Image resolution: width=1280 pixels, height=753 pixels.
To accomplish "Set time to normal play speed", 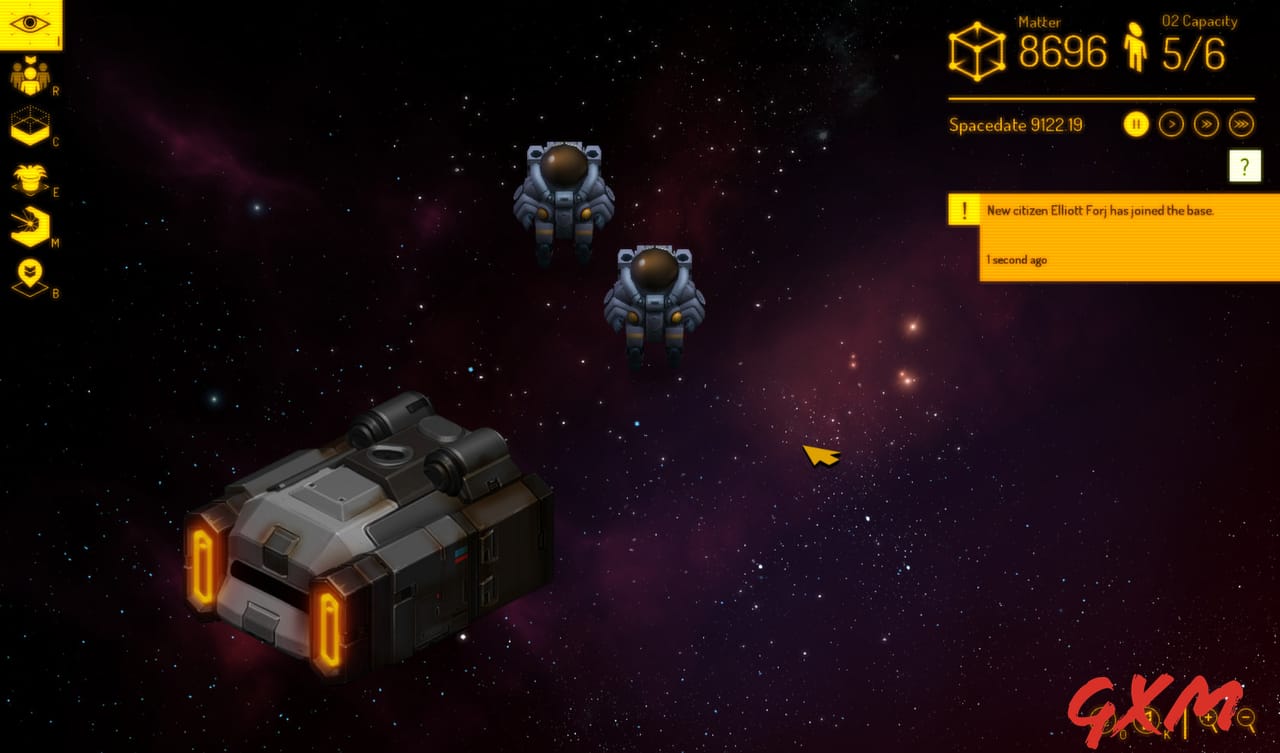I will click(x=1171, y=124).
